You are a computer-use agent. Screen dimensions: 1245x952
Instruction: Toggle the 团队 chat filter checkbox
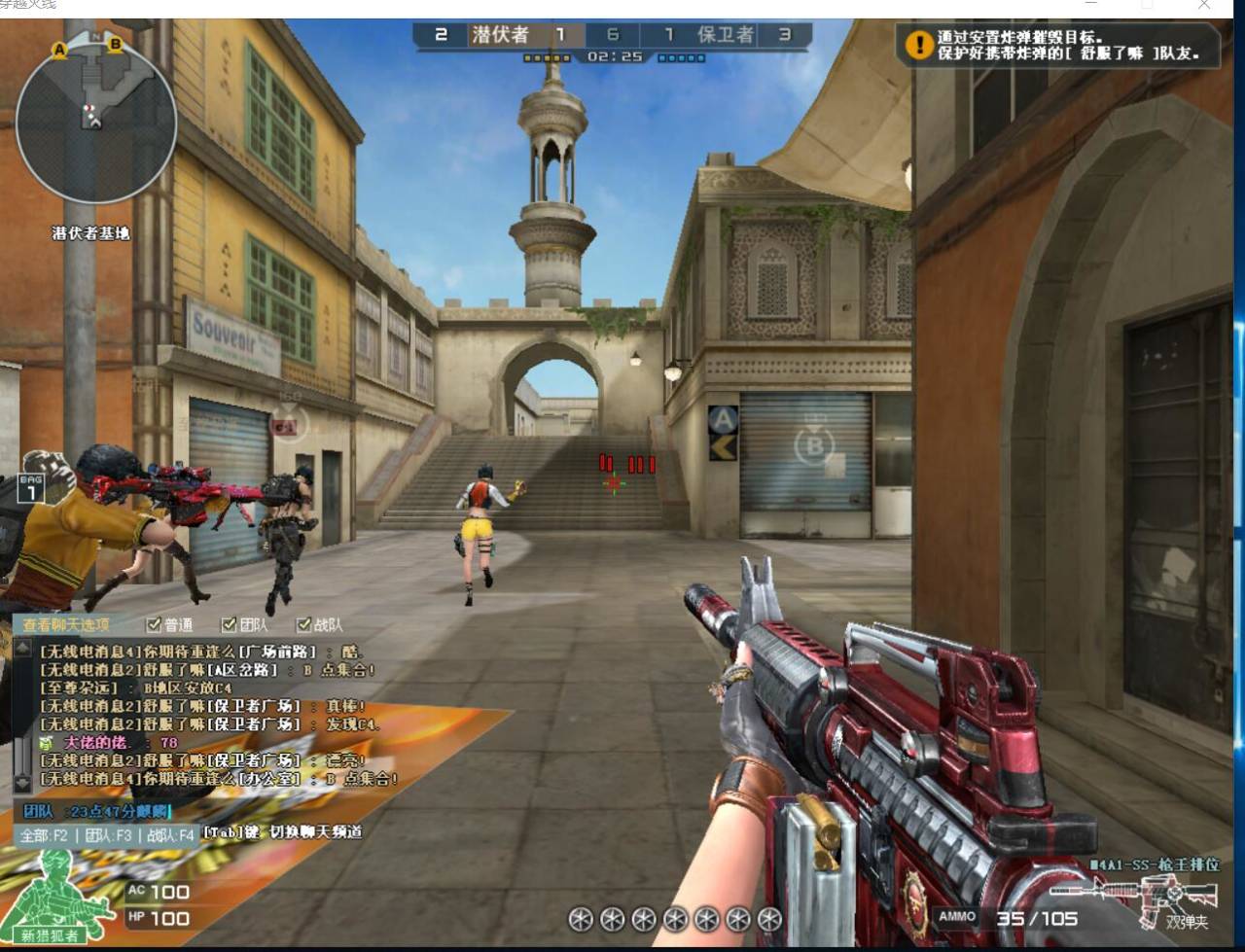(229, 624)
